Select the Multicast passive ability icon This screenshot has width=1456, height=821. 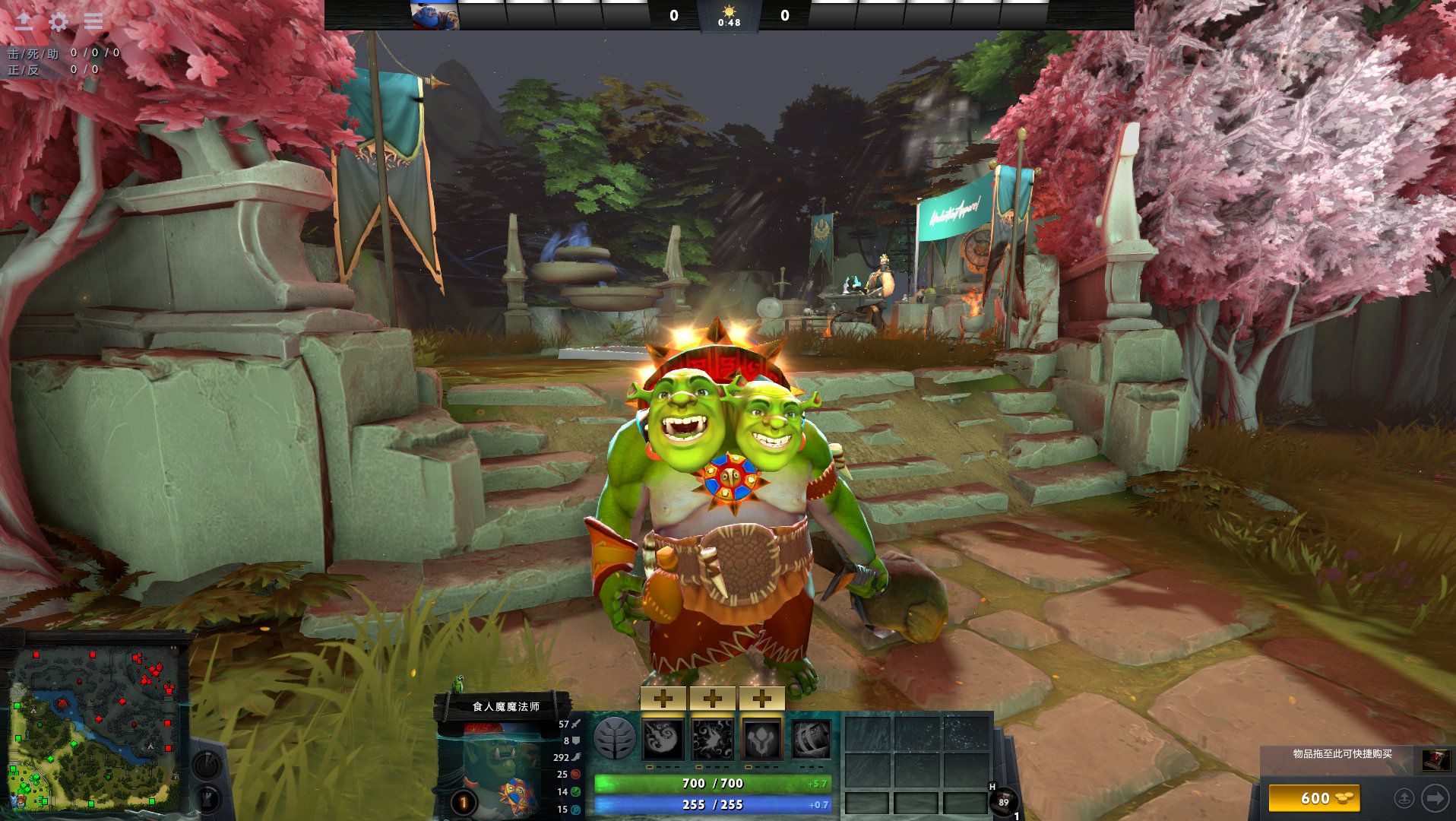point(811,739)
